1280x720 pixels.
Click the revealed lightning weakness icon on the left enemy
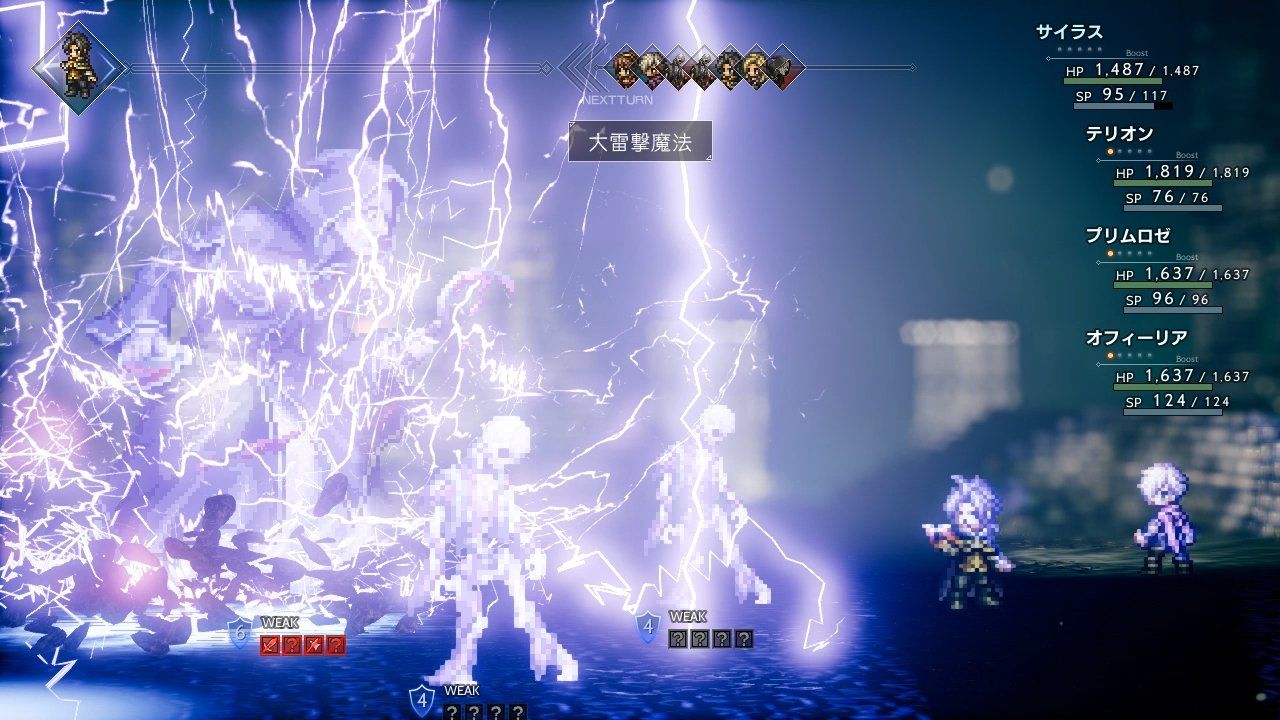(x=315, y=644)
